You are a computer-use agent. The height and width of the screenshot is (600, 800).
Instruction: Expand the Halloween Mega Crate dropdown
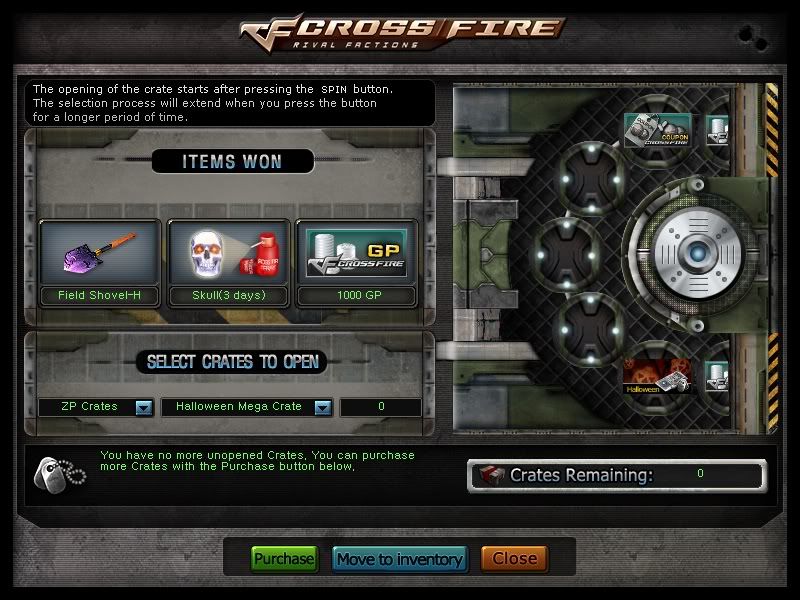322,407
